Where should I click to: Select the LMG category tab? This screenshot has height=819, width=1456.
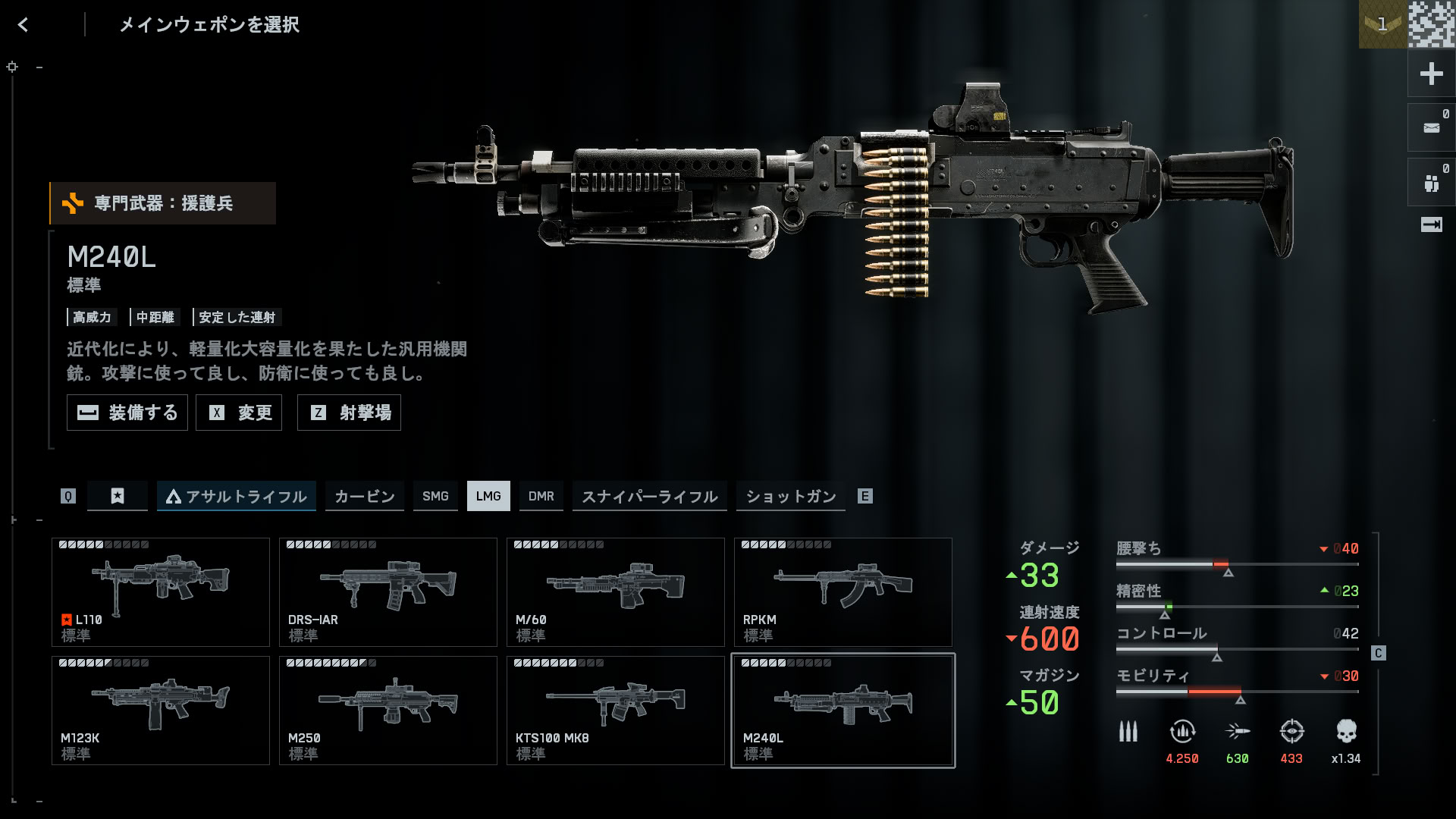[x=488, y=496]
